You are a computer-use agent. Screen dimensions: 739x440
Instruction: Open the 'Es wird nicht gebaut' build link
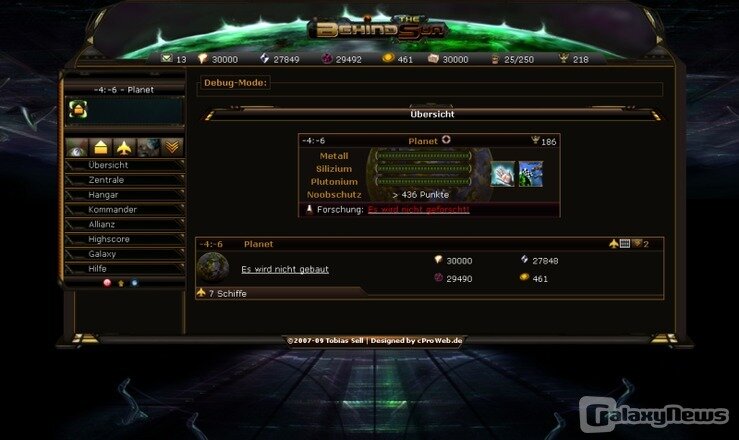[285, 269]
